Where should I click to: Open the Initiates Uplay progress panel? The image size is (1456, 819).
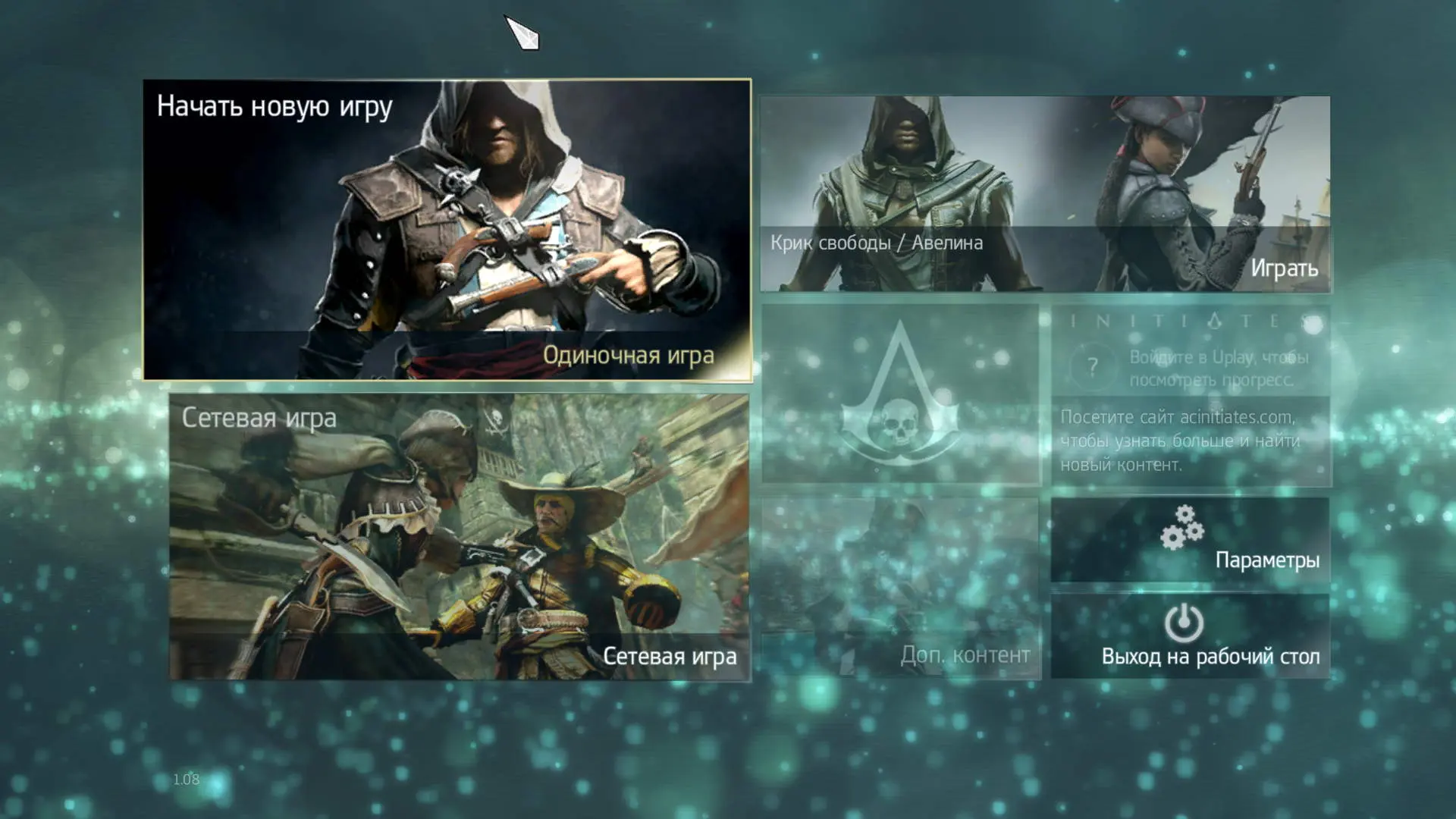[x=1190, y=395]
